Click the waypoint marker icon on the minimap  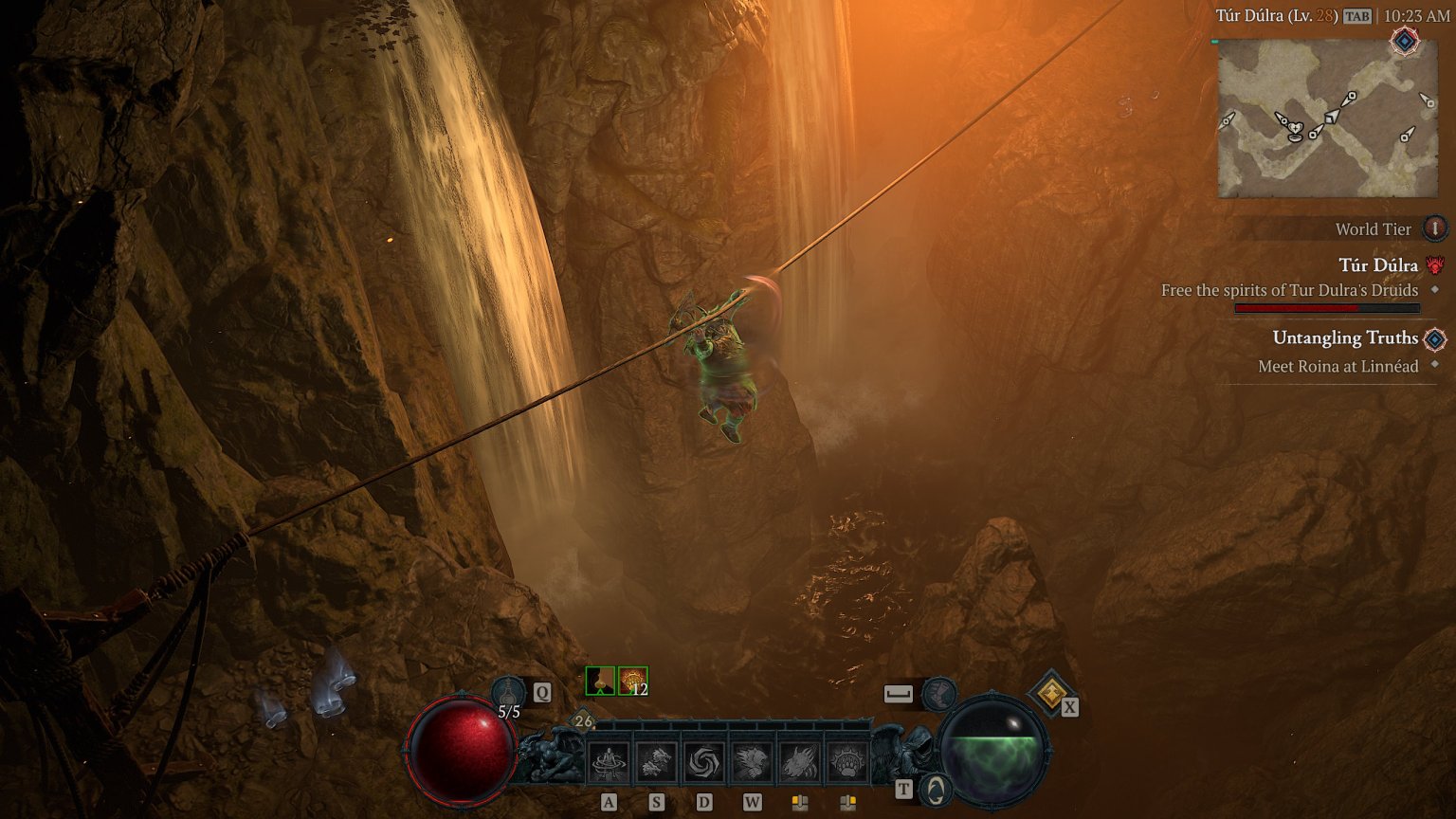1405,42
